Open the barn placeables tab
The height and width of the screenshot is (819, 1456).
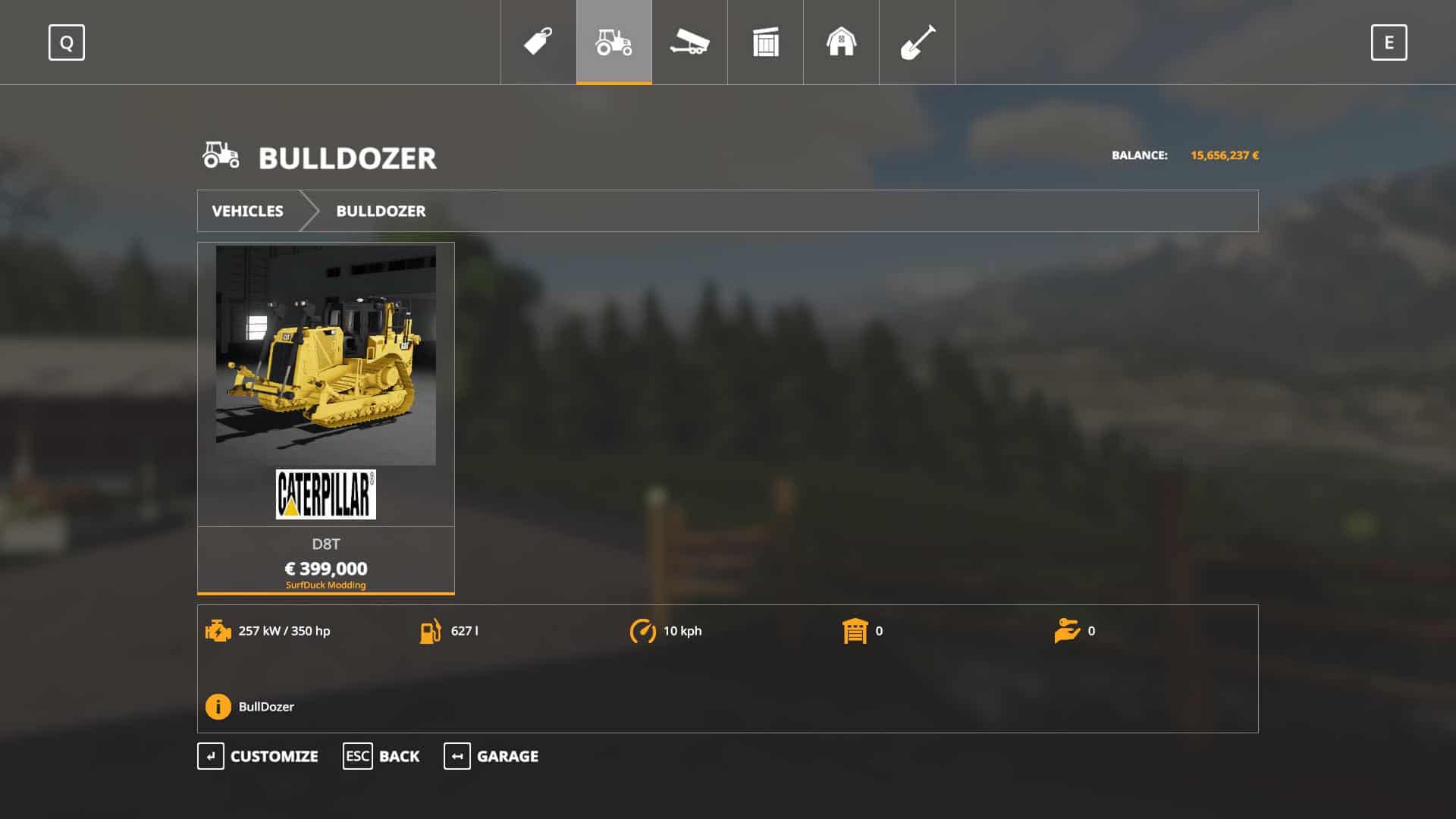coord(841,42)
